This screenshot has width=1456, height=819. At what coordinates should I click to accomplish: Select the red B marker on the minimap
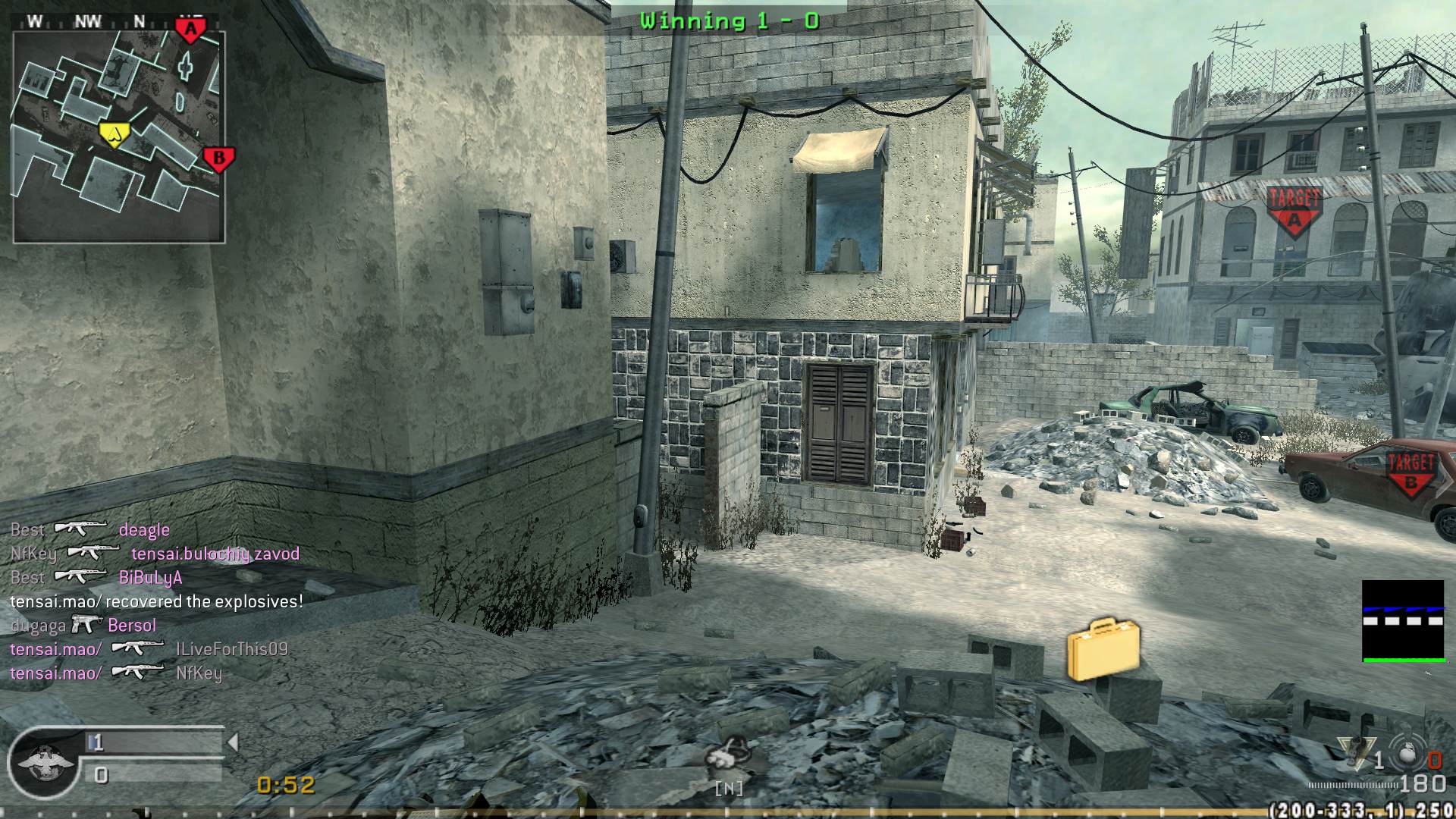[x=219, y=159]
